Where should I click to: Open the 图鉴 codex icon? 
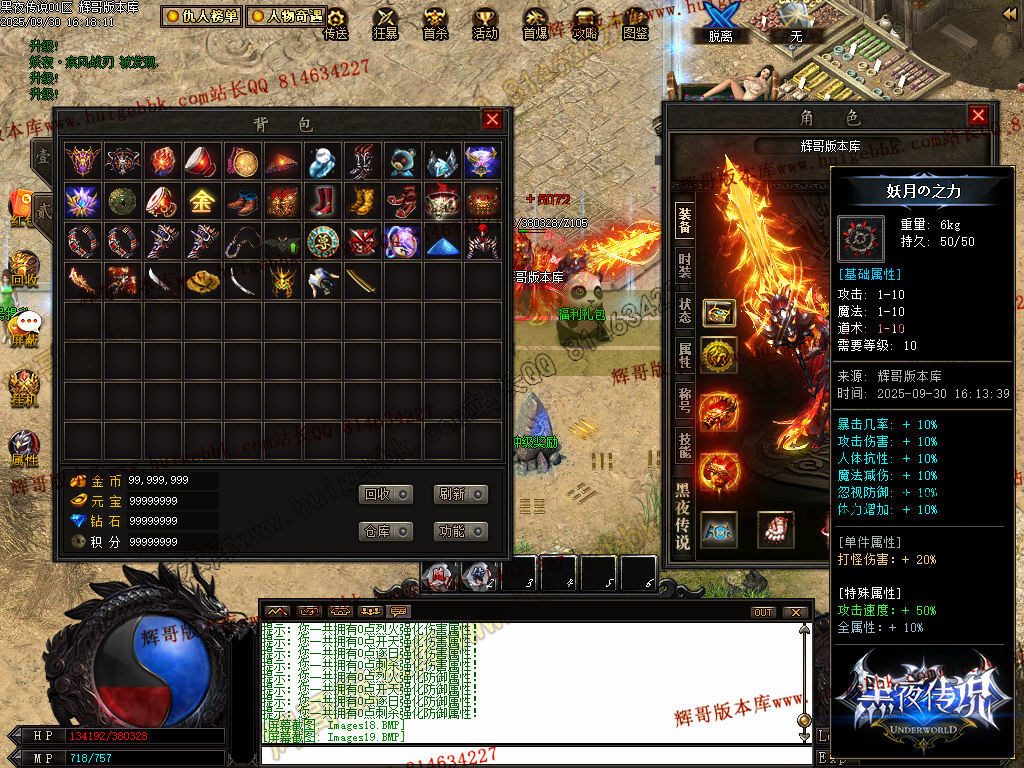pyautogui.click(x=635, y=23)
